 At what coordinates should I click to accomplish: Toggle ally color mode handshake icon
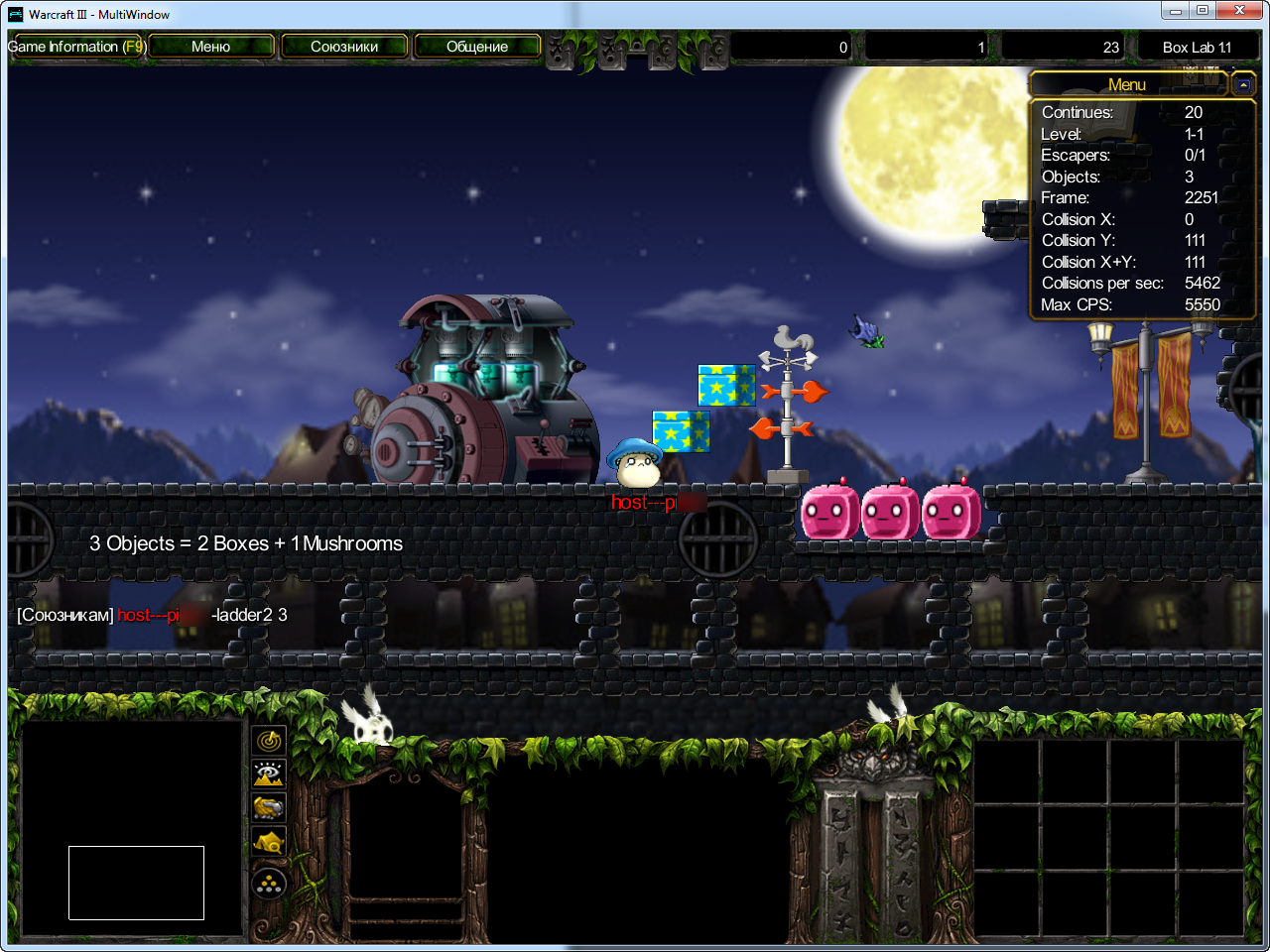pyautogui.click(x=269, y=808)
